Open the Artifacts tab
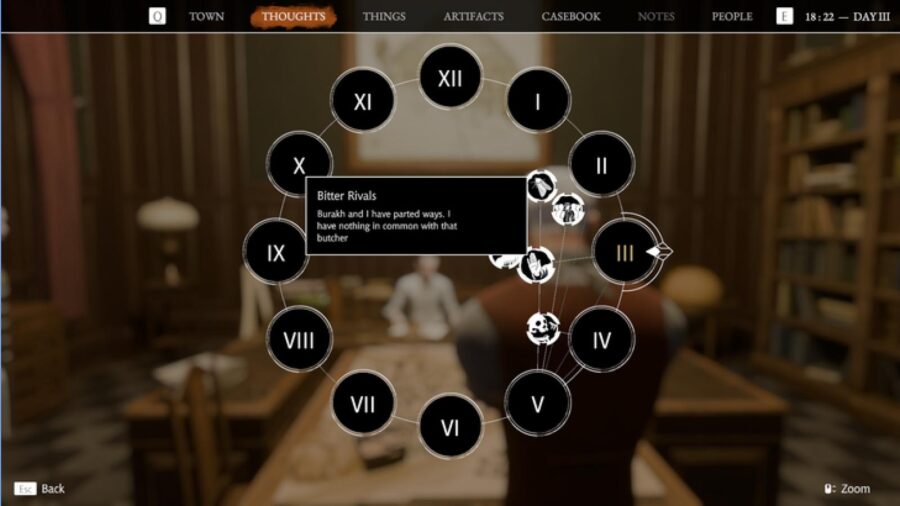The height and width of the screenshot is (506, 900). 473,17
